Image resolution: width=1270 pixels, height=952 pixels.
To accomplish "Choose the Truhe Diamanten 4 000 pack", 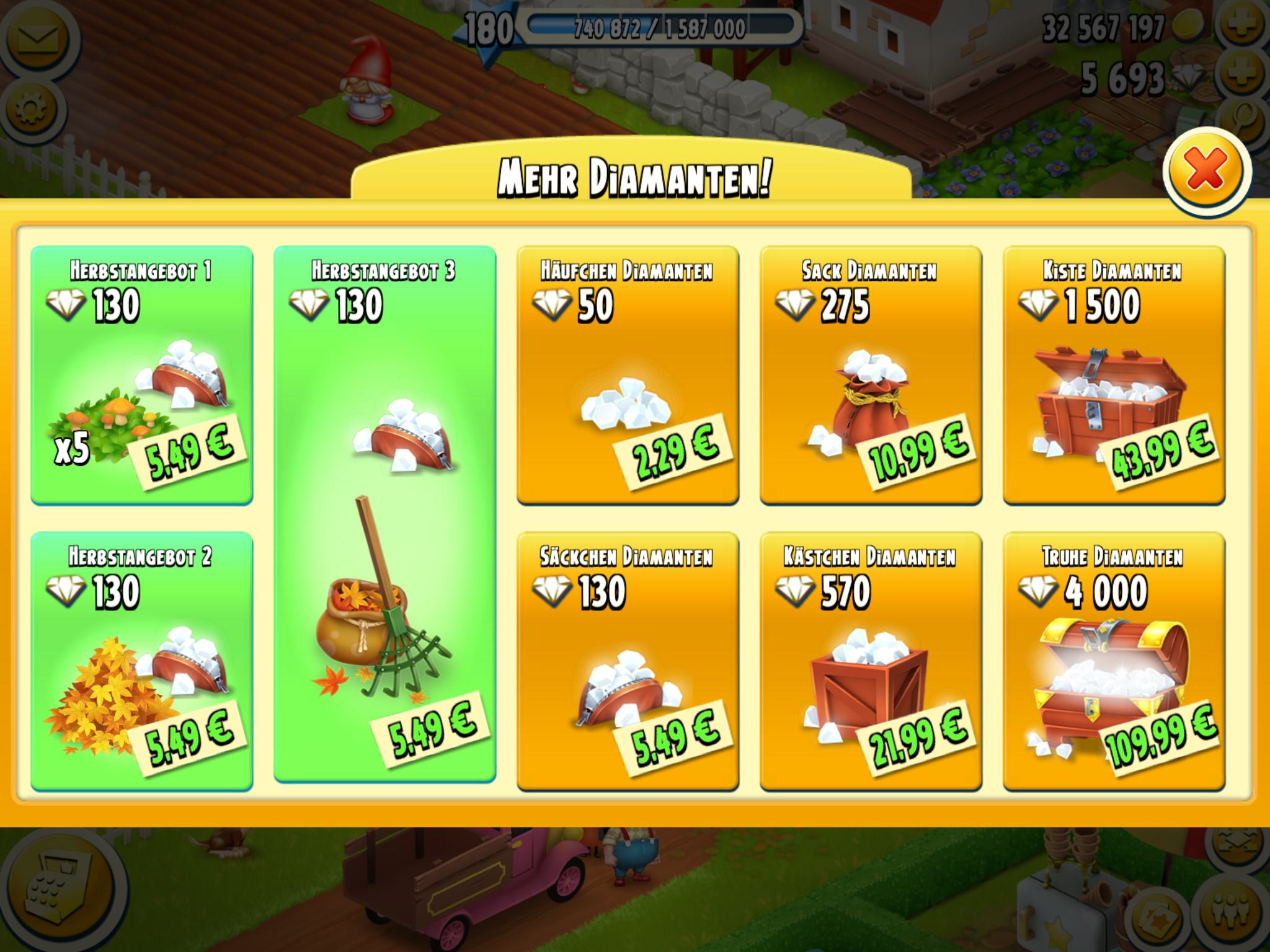I will point(1114,661).
